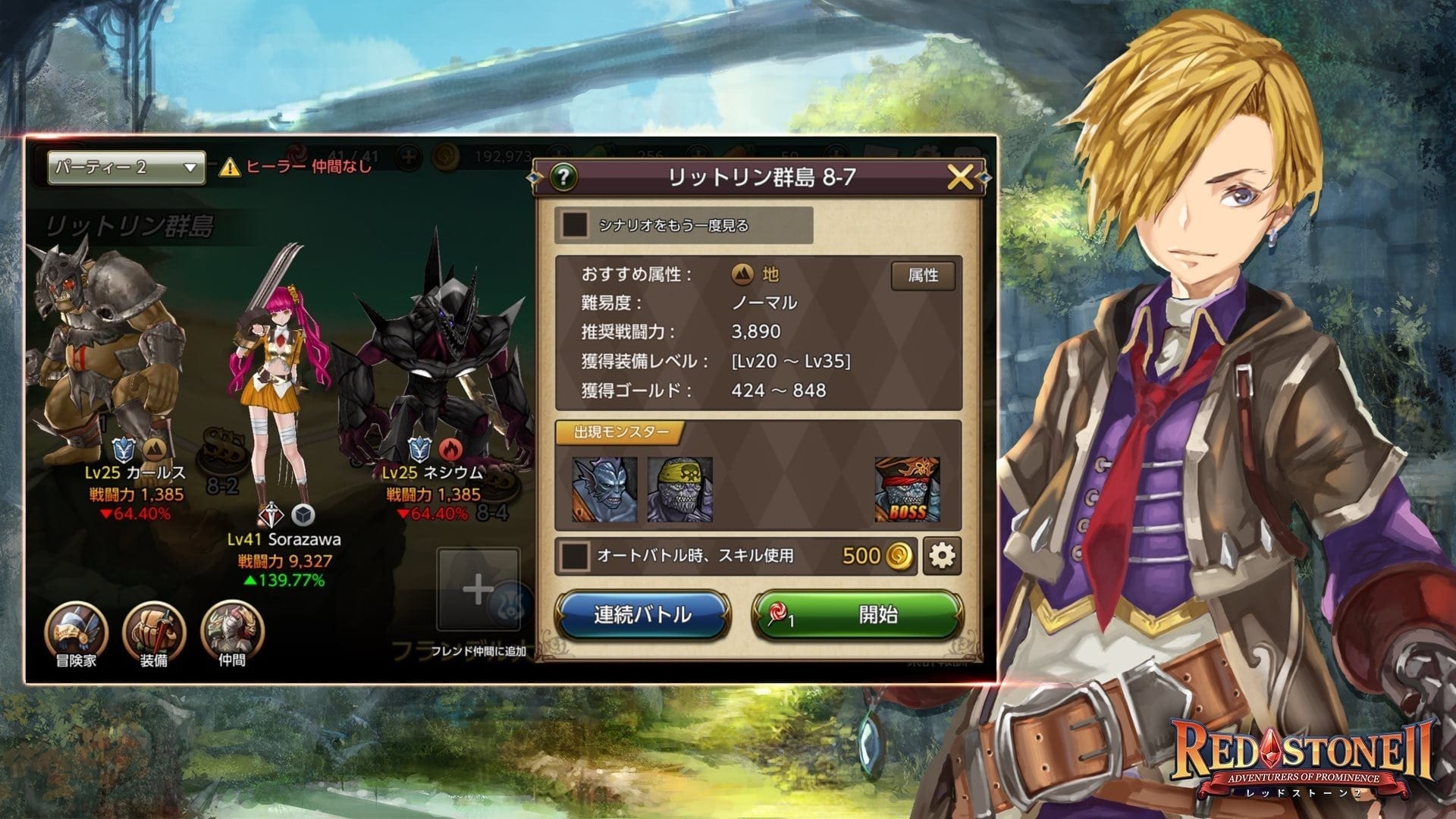Show the 属性 attribute chart
Image resolution: width=1456 pixels, height=819 pixels.
click(922, 275)
